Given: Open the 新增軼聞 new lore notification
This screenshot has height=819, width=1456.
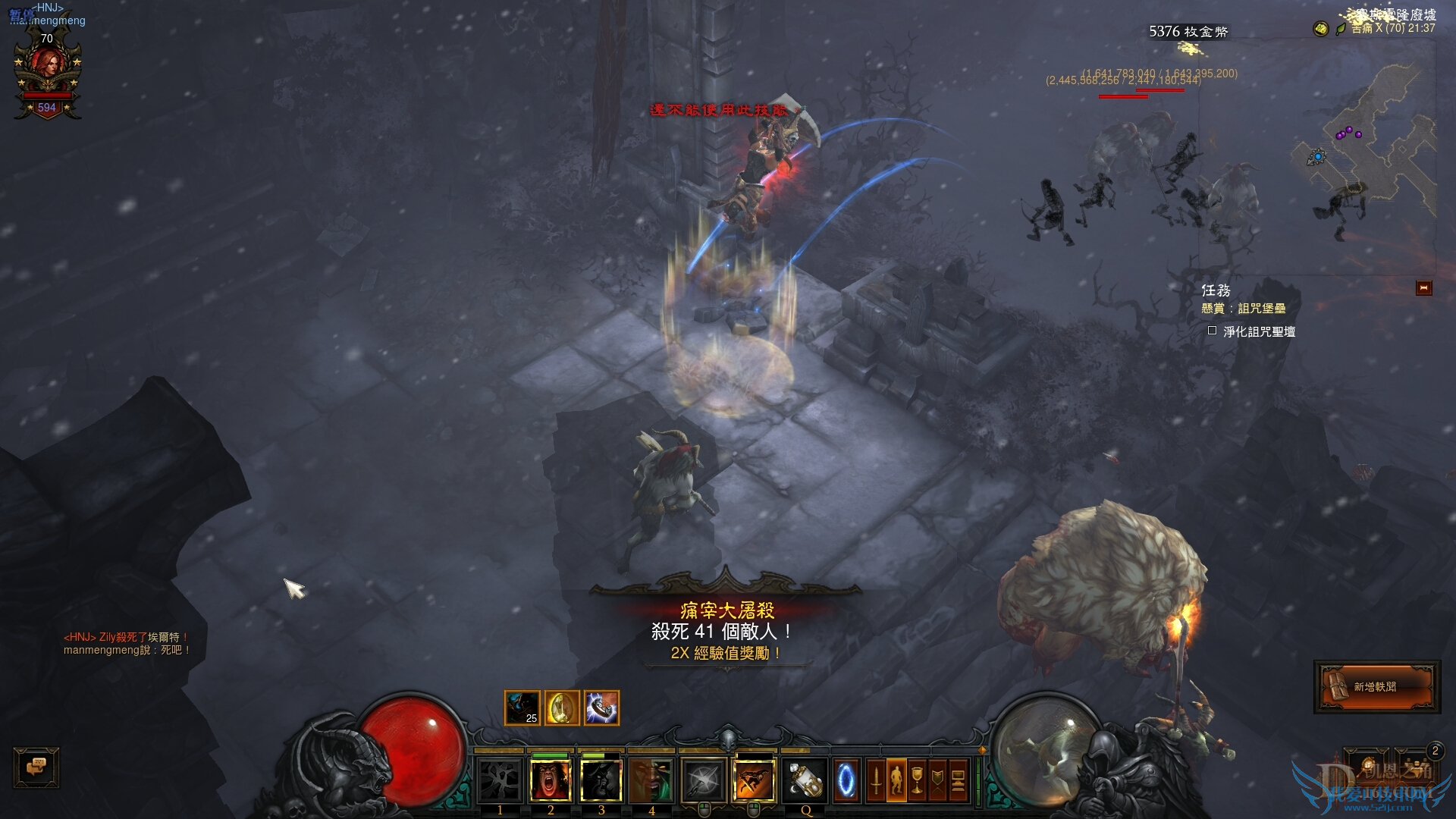Looking at the screenshot, I should click(x=1376, y=686).
